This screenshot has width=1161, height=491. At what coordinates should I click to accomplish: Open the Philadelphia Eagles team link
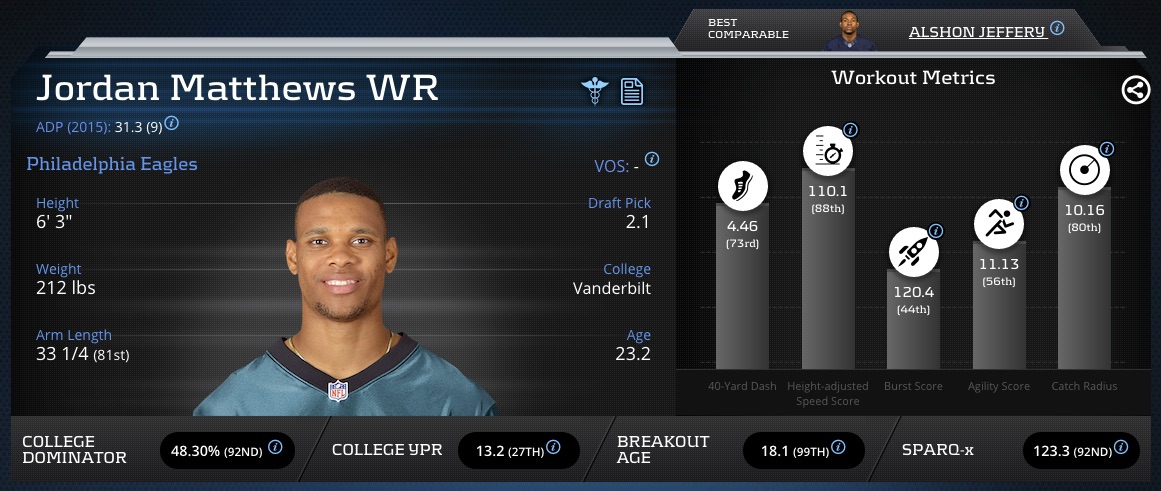click(x=112, y=164)
